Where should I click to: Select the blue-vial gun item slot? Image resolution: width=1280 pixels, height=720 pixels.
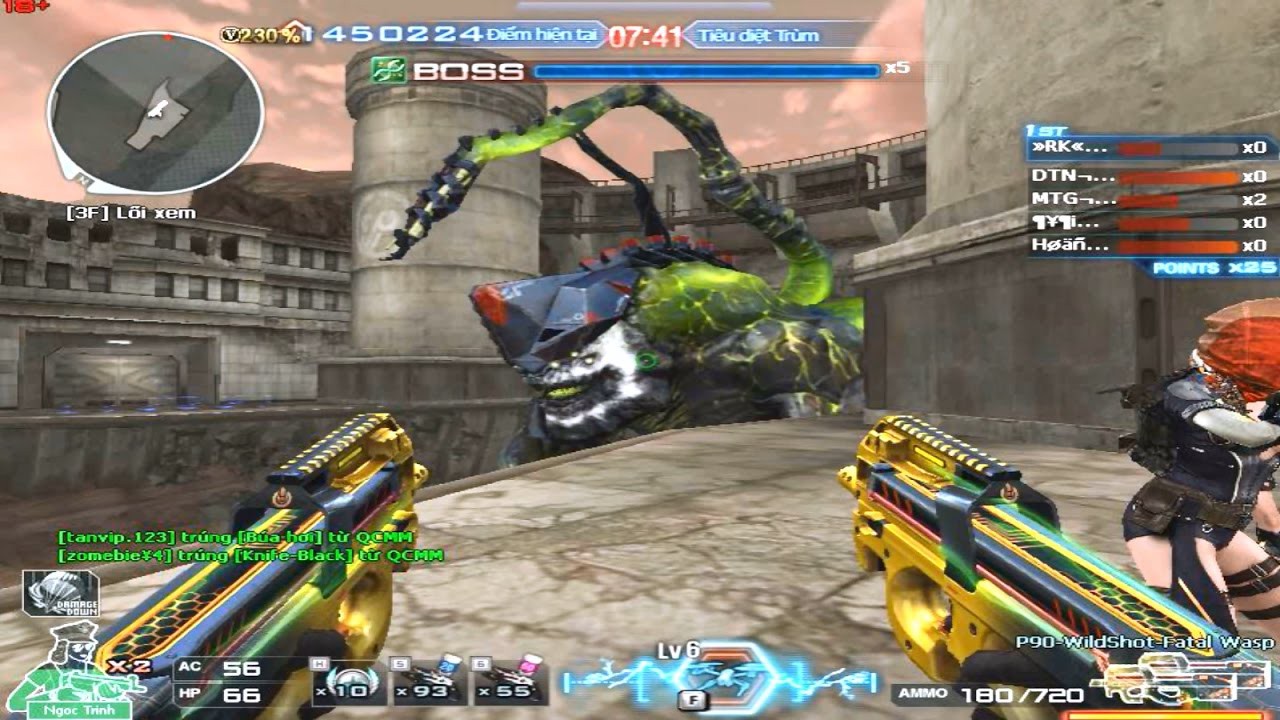[428, 680]
